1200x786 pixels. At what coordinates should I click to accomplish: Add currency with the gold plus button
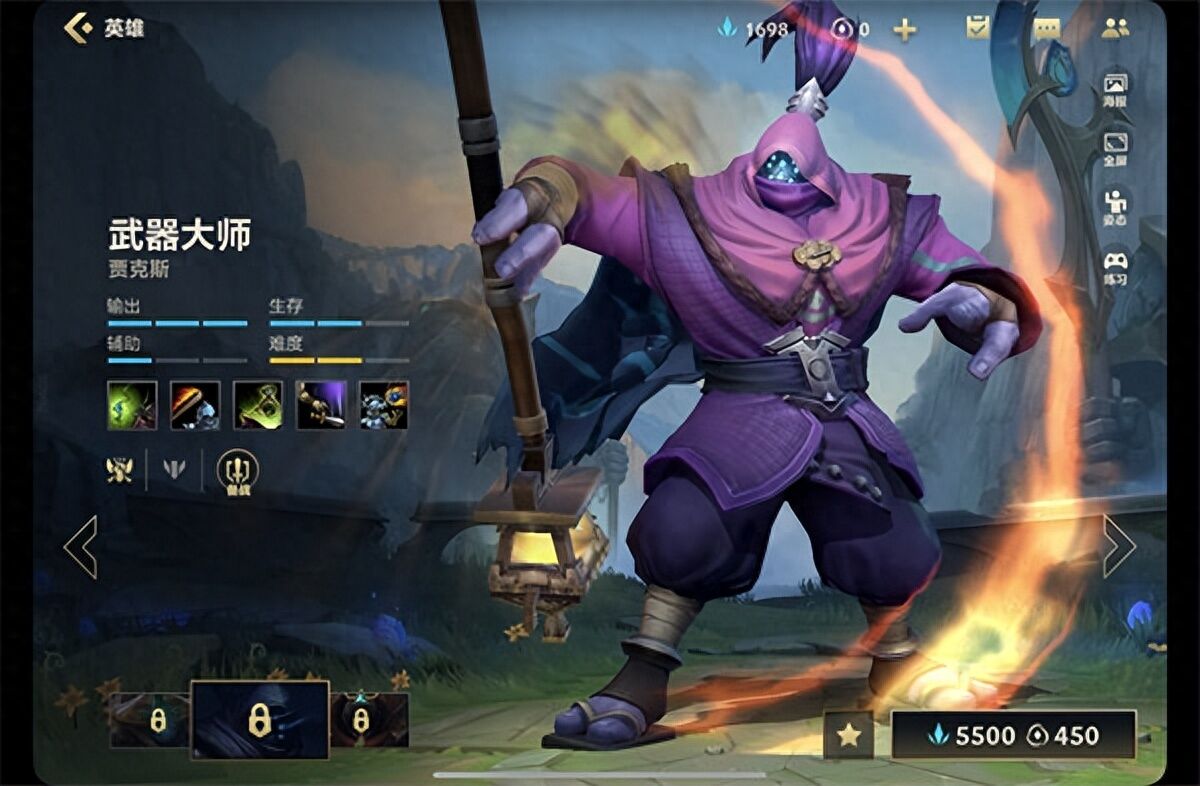pyautogui.click(x=905, y=29)
